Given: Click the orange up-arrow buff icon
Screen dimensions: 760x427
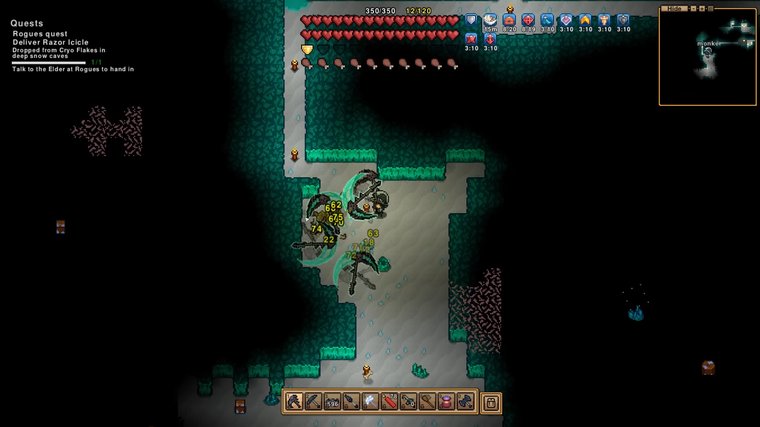Looking at the screenshot, I should click(585, 20).
